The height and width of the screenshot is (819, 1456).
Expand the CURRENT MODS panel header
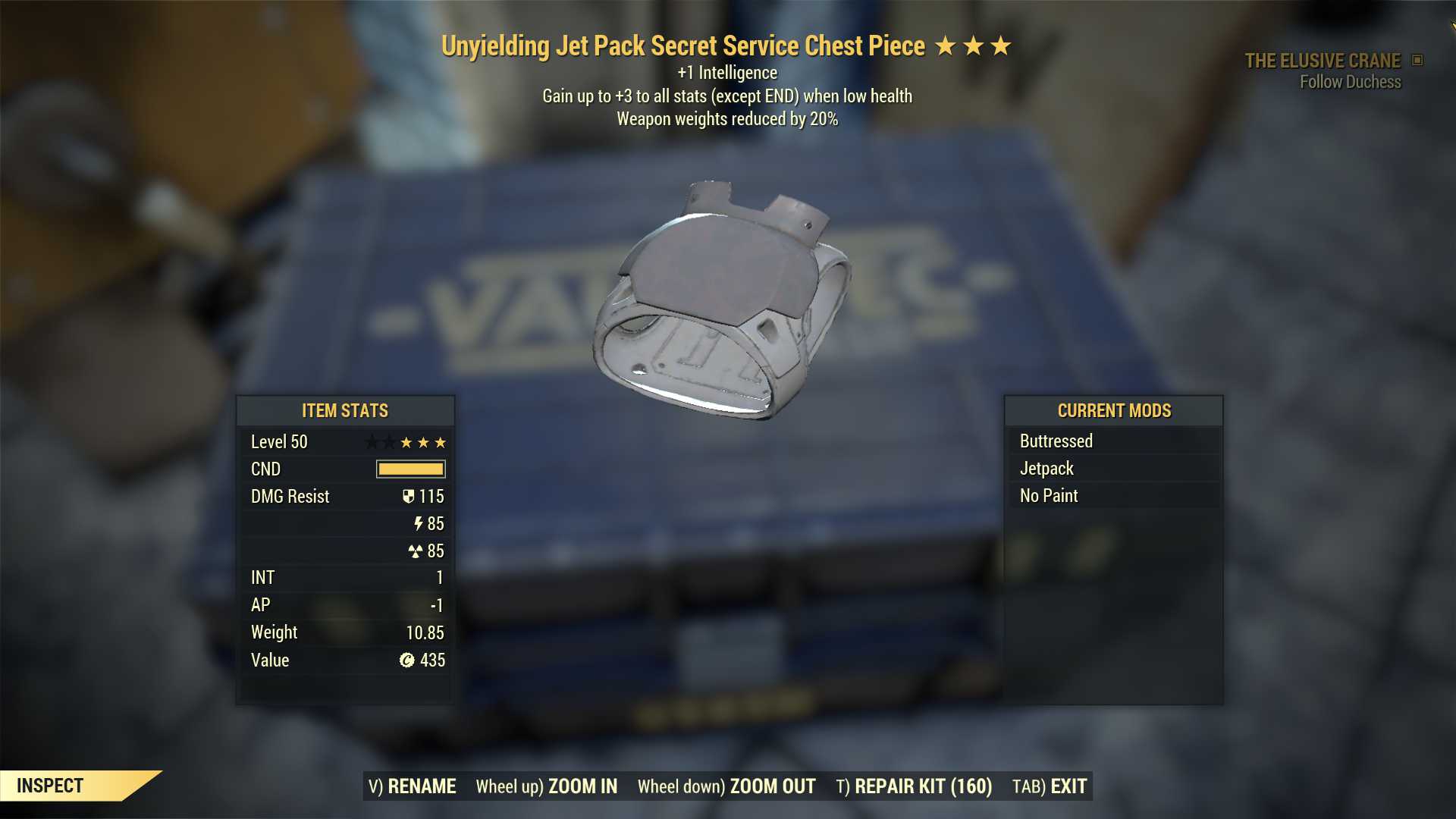(x=1114, y=411)
